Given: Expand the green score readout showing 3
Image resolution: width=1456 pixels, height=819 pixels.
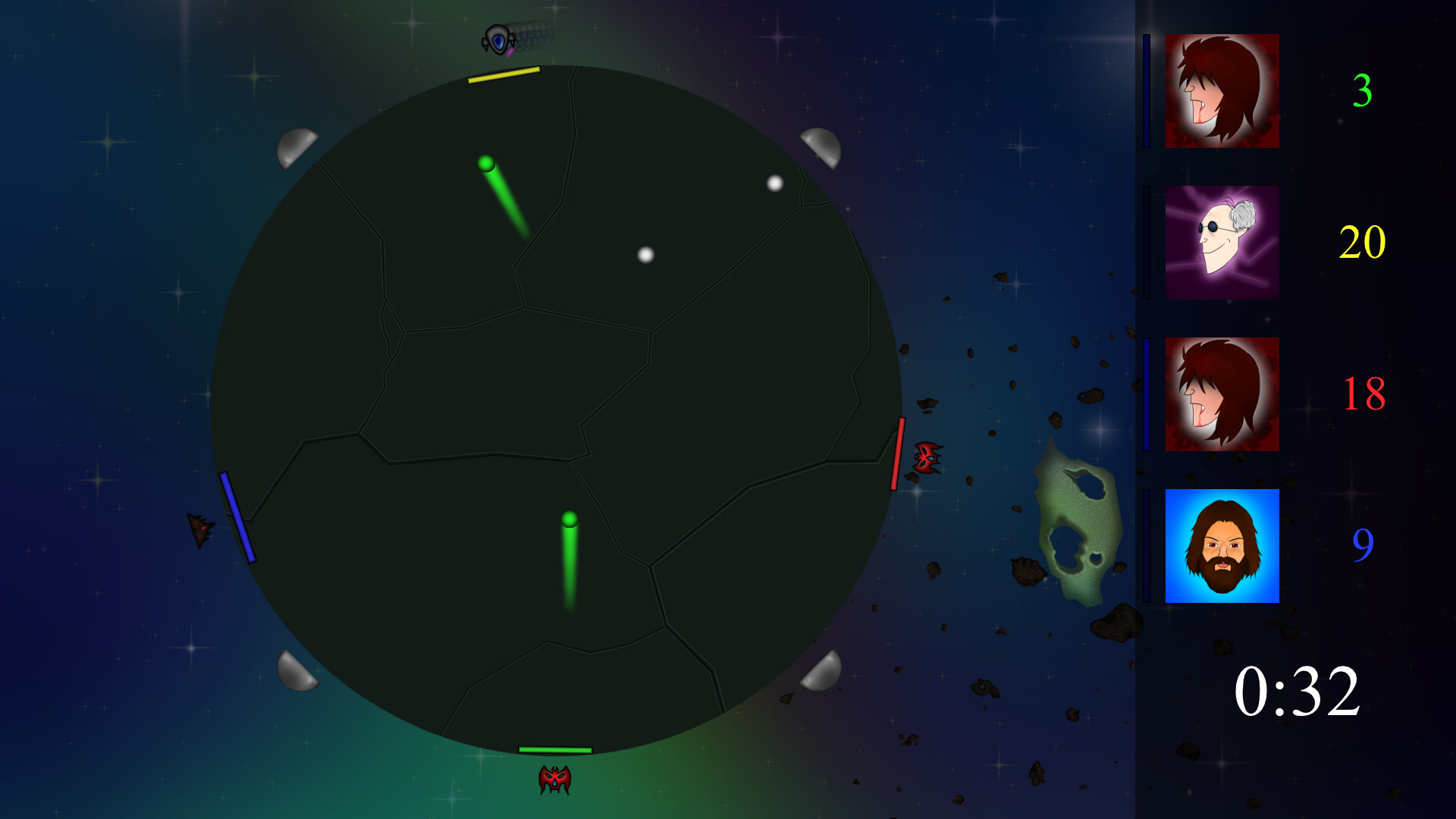Looking at the screenshot, I should pos(1363,93).
